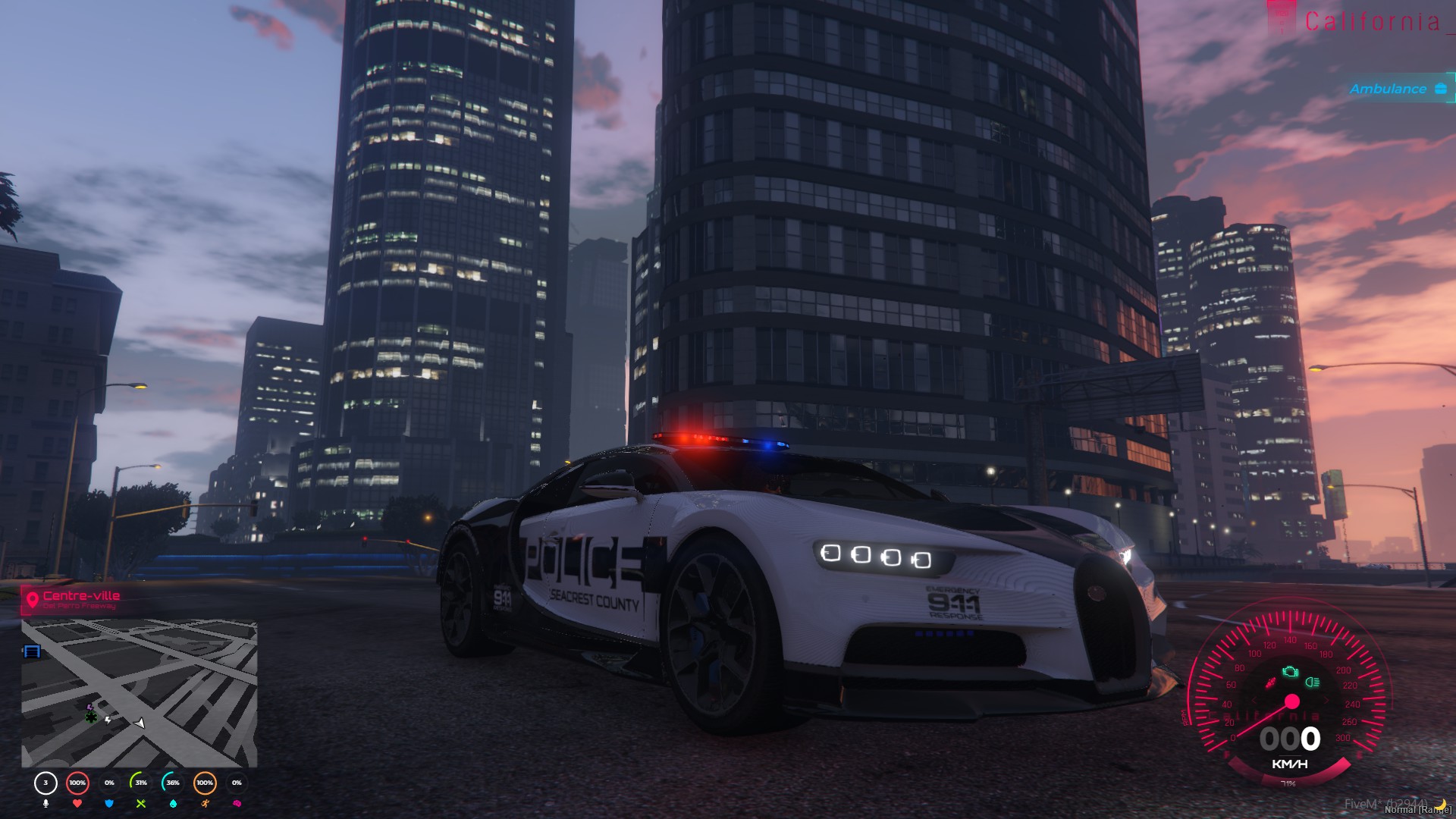The height and width of the screenshot is (819, 1456).
Task: Select the blue garage marker on minimap
Action: [x=32, y=651]
